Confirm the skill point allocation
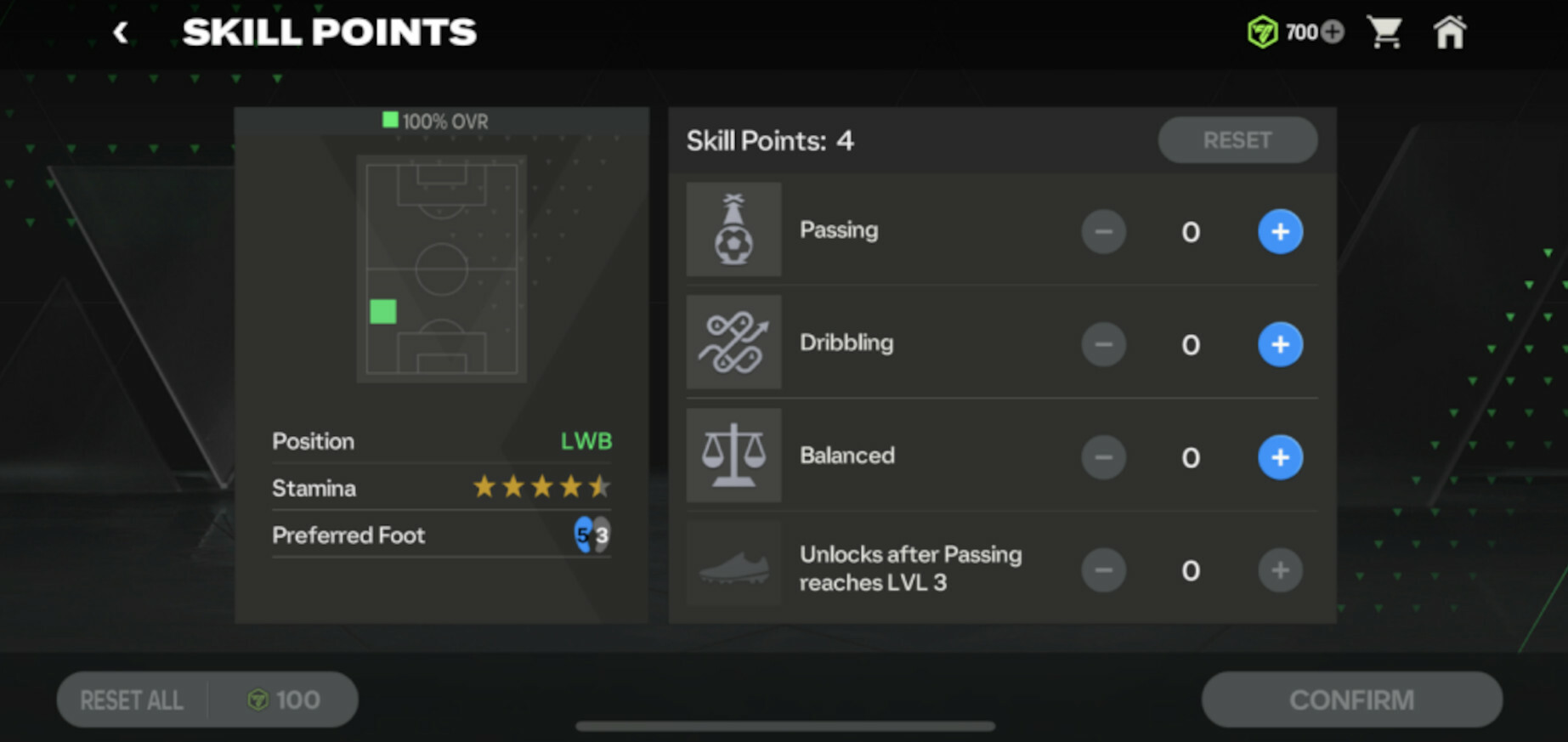This screenshot has height=742, width=1568. 1351,700
